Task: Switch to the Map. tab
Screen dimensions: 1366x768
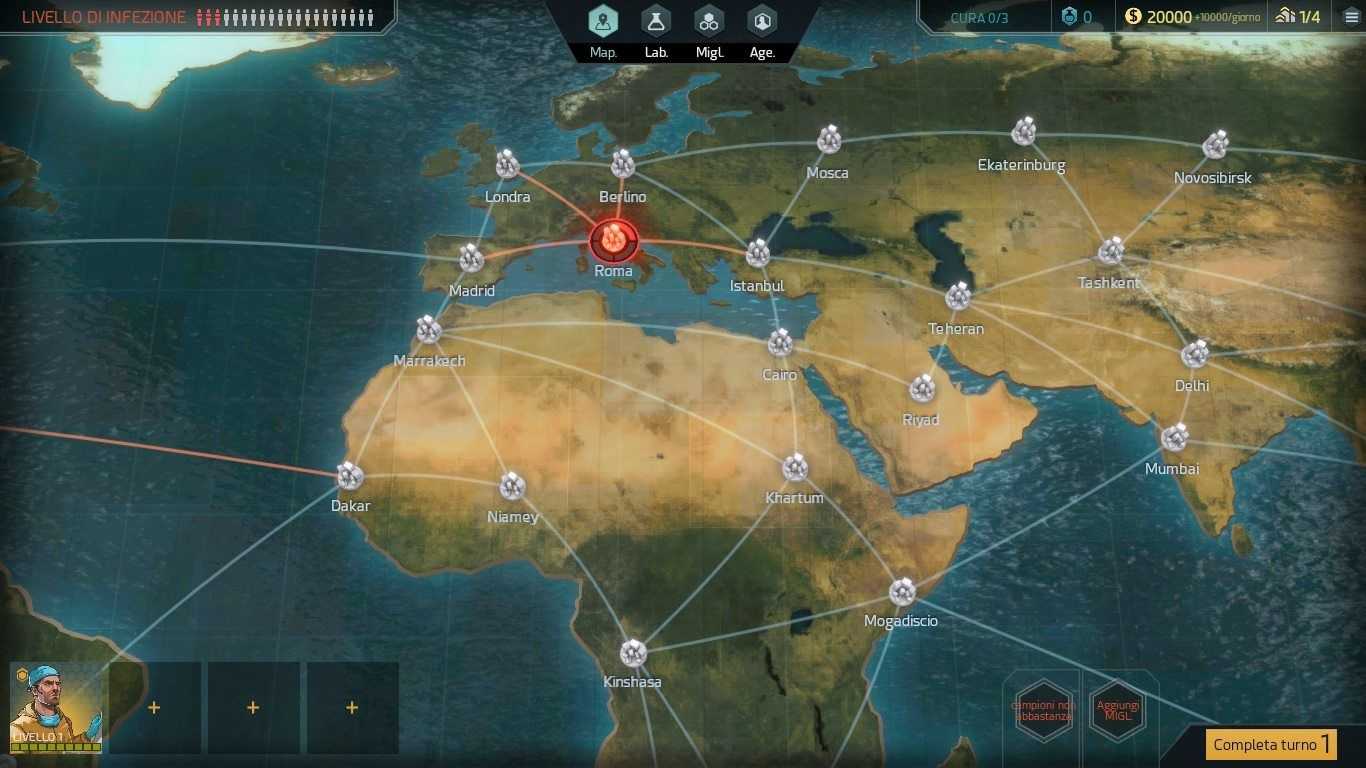Action: tap(603, 22)
